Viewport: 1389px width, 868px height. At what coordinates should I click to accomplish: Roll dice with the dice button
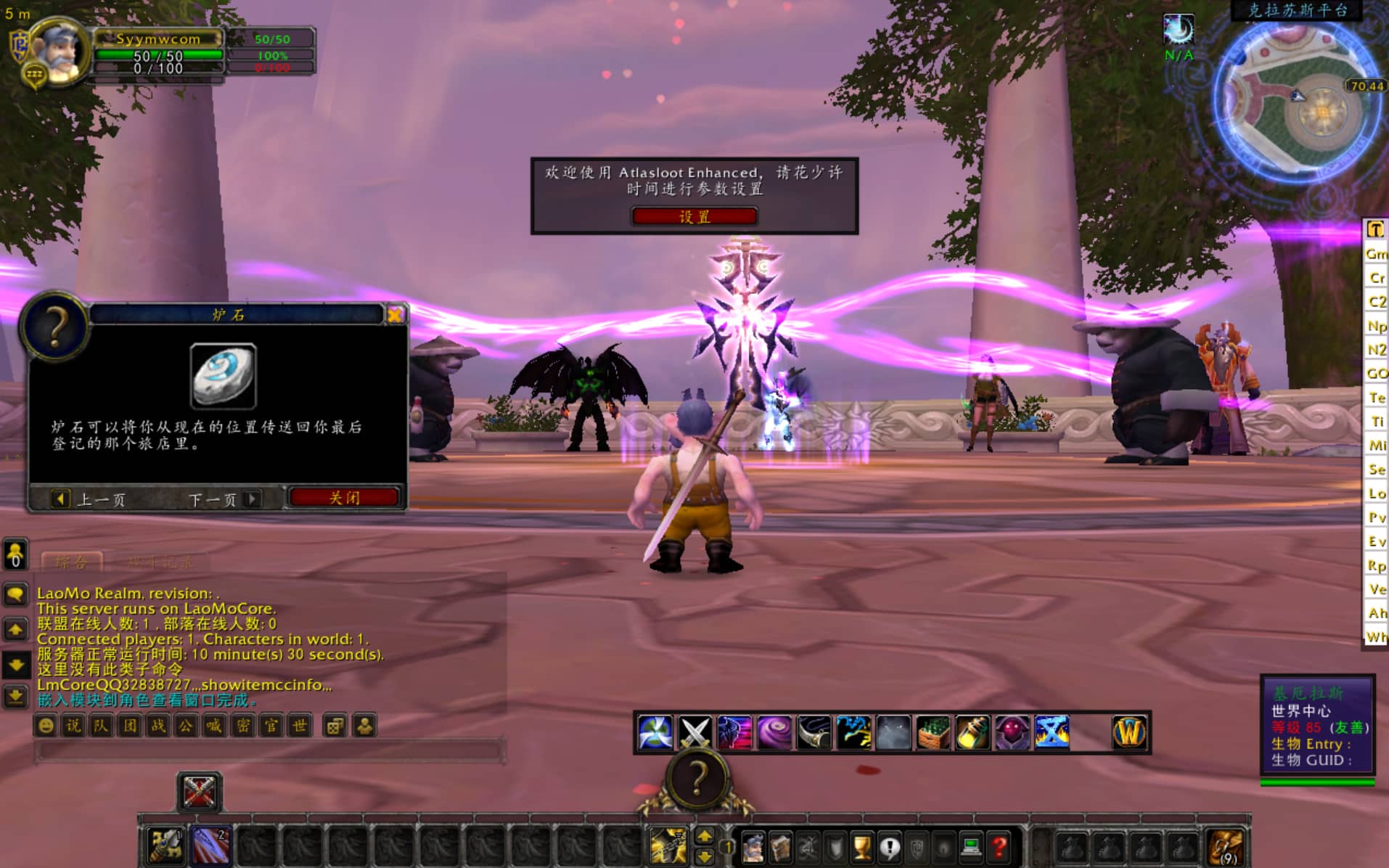pyautogui.click(x=335, y=726)
